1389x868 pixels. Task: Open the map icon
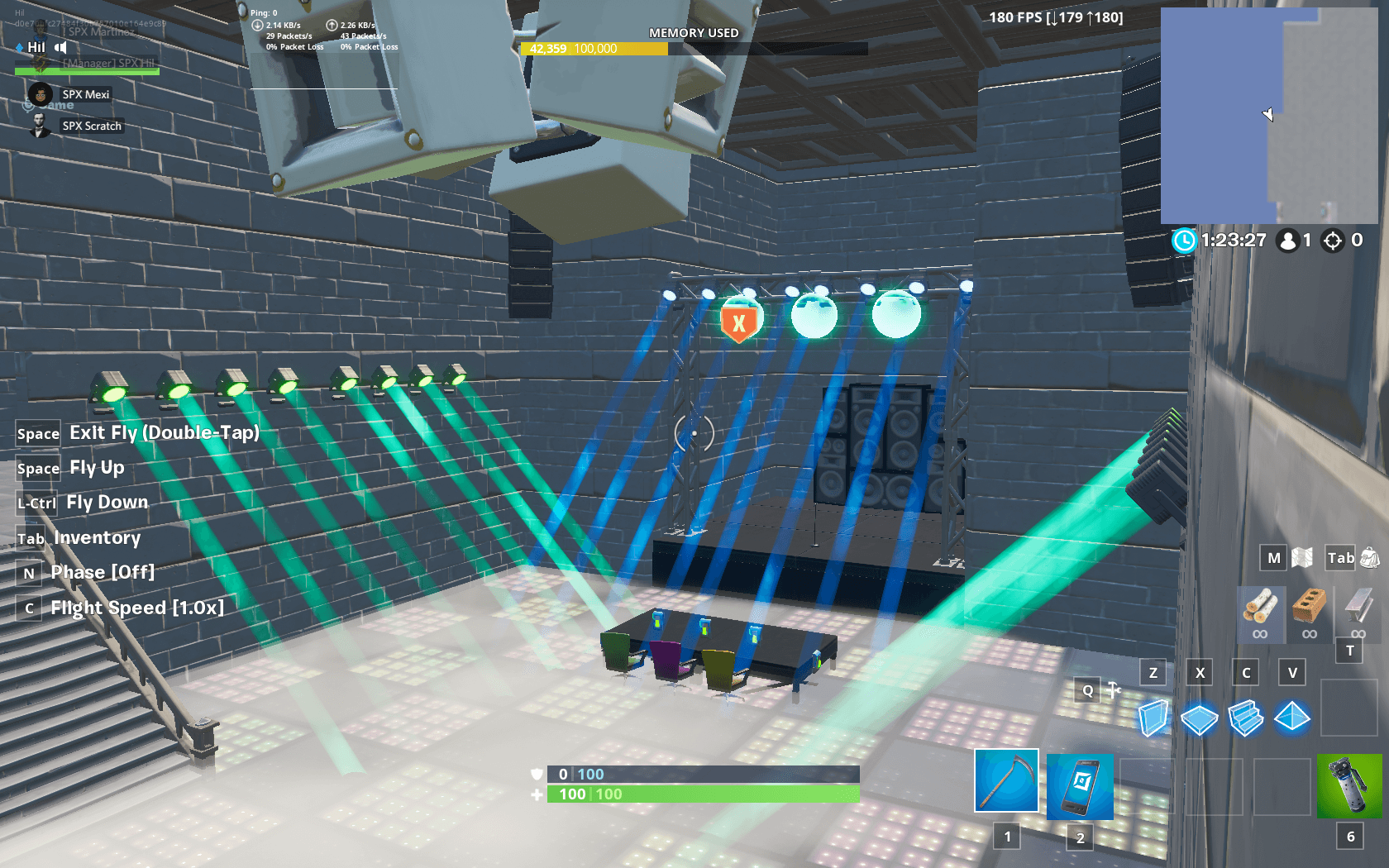point(1302,558)
